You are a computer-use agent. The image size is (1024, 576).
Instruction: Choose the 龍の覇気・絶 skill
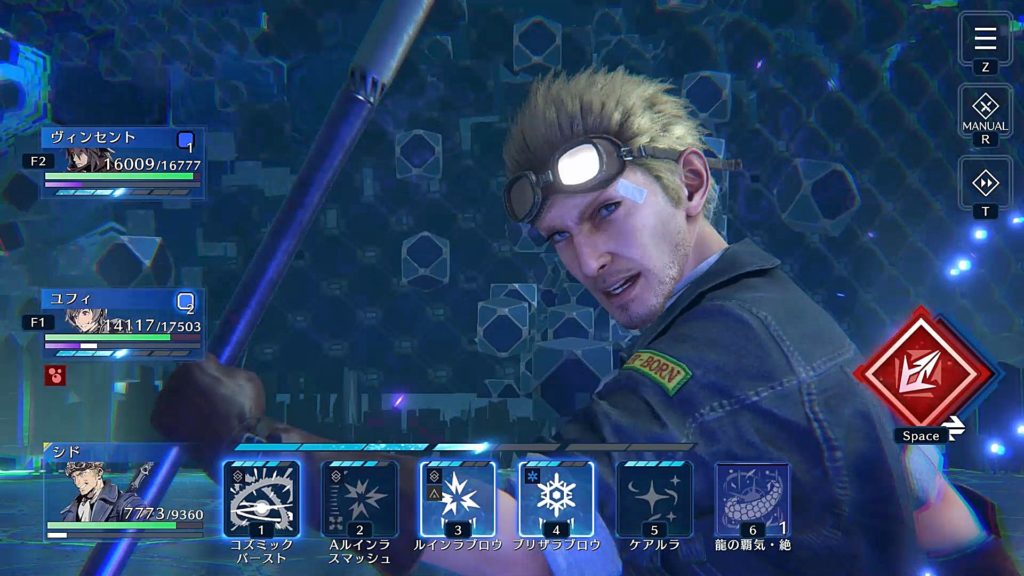tap(751, 498)
